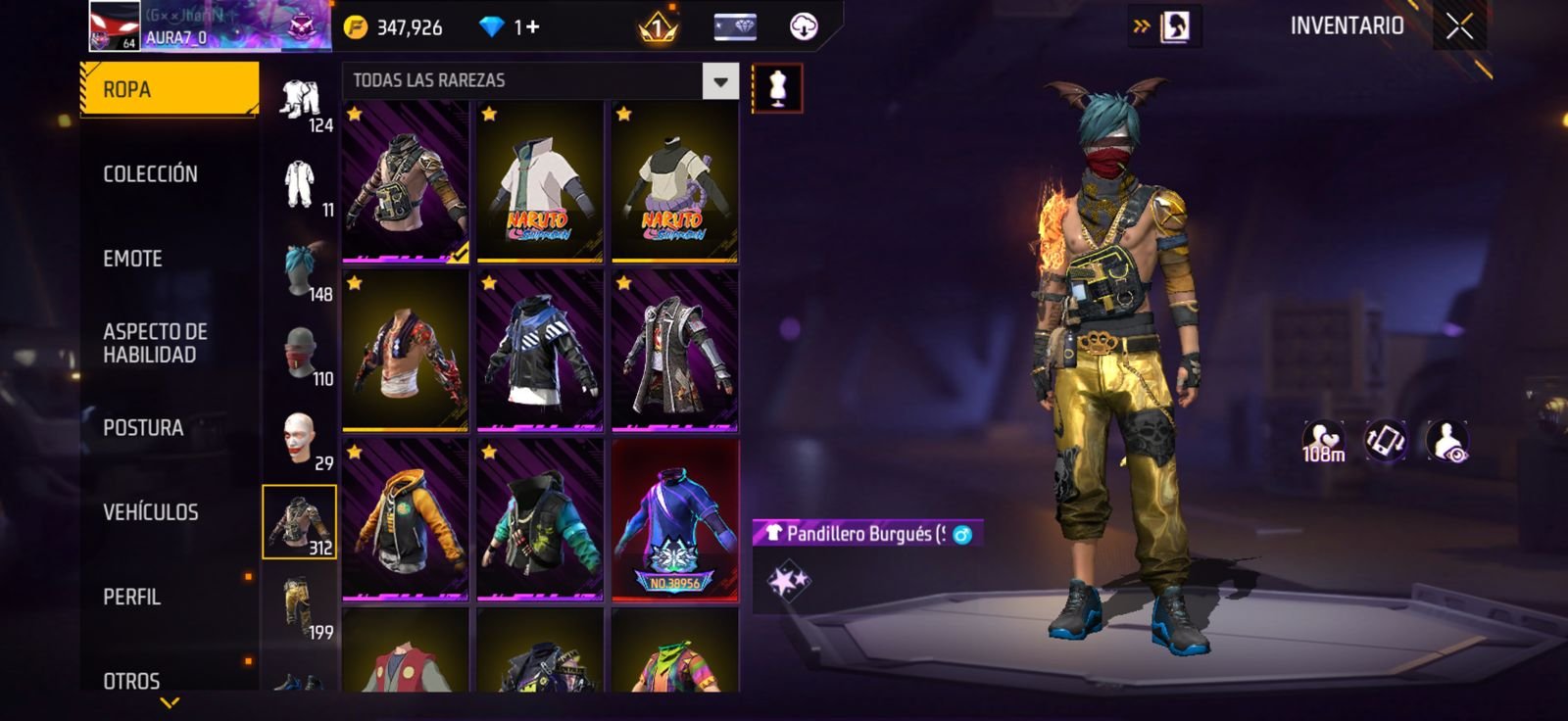Select the numbered NO.38956 purple jacket

[674, 520]
